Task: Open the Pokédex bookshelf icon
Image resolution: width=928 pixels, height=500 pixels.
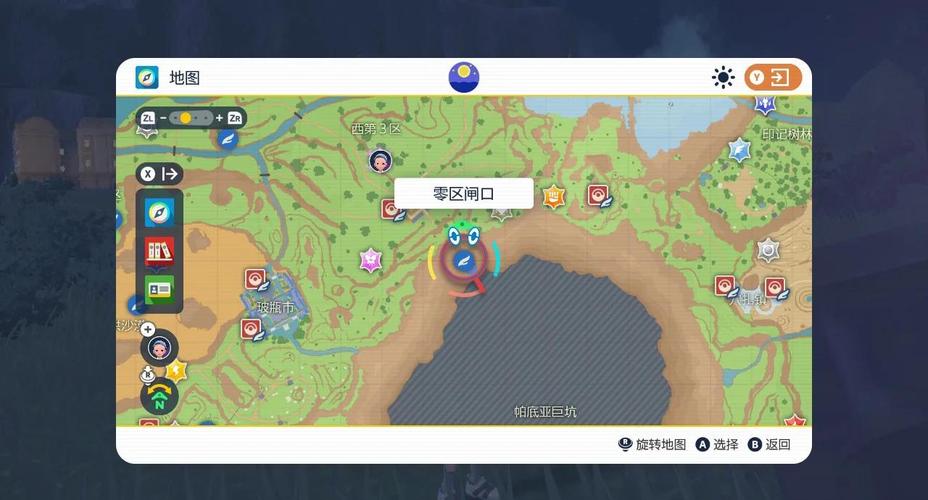Action: [x=159, y=250]
